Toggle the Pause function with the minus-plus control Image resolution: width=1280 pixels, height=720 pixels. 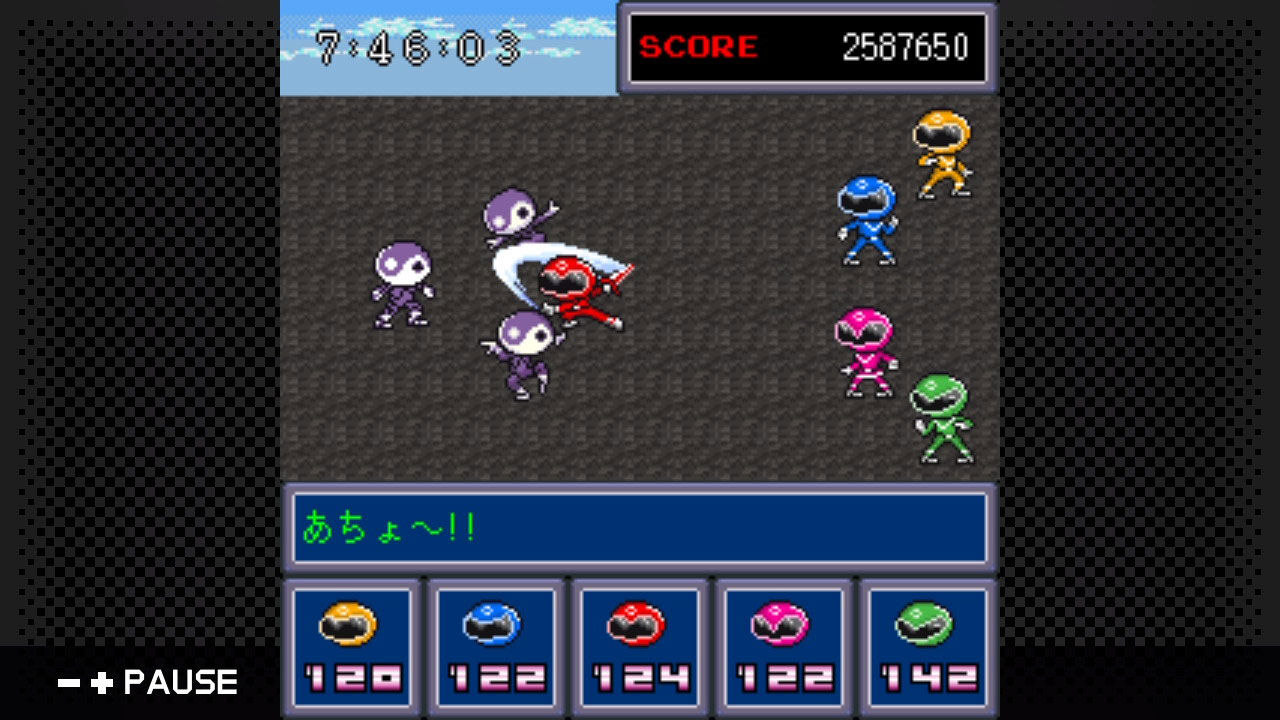pyautogui.click(x=85, y=683)
